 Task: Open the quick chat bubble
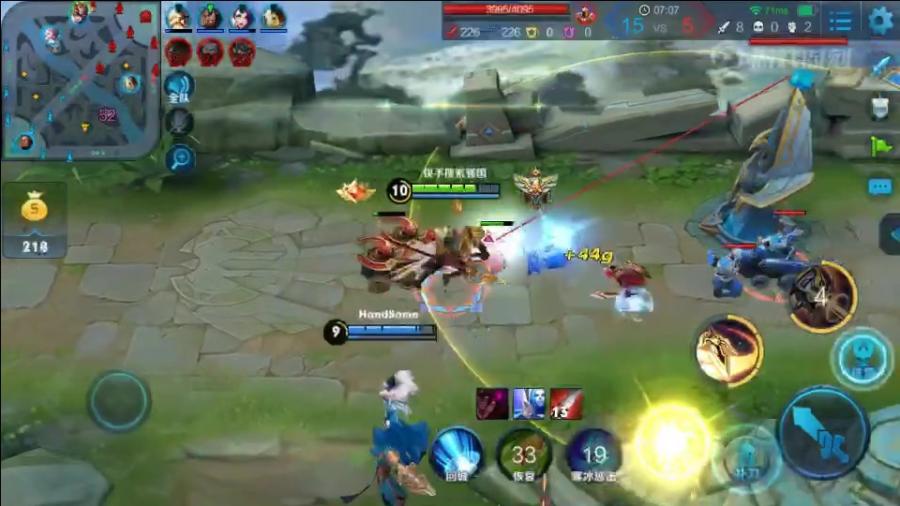pyautogui.click(x=880, y=187)
